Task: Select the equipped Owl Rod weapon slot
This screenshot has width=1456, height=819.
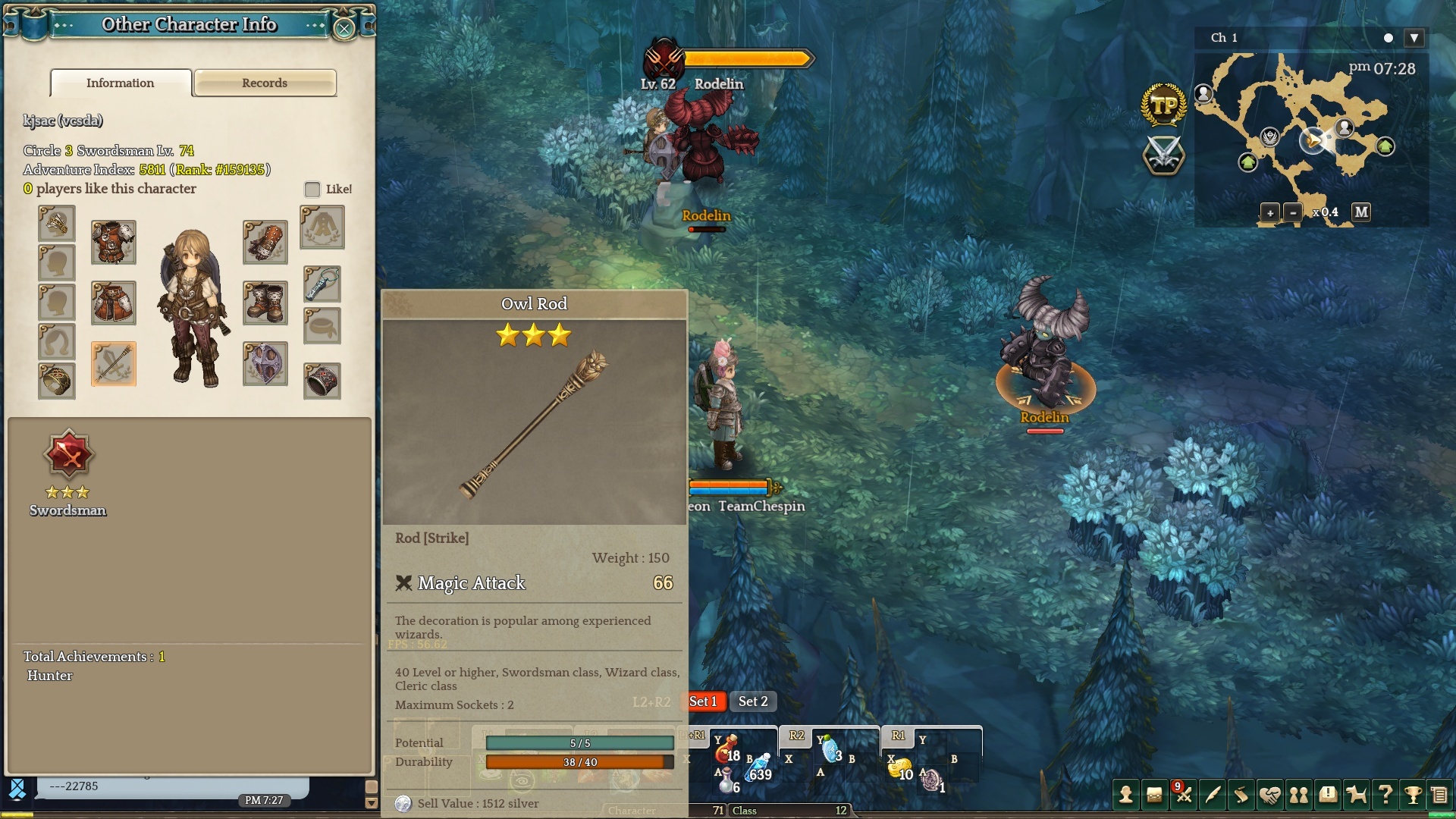Action: pos(114,364)
